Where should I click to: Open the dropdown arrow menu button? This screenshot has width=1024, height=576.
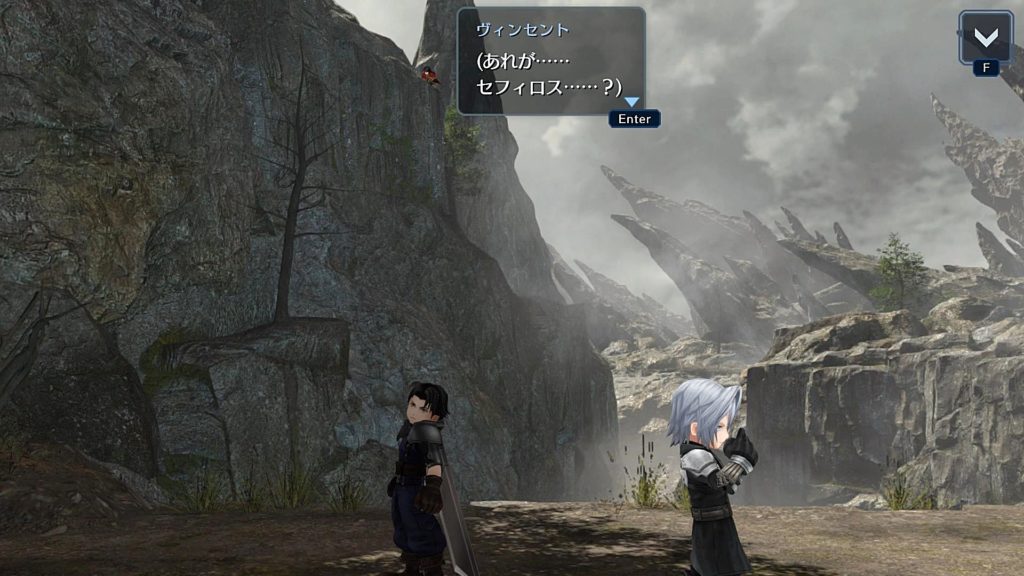(985, 38)
